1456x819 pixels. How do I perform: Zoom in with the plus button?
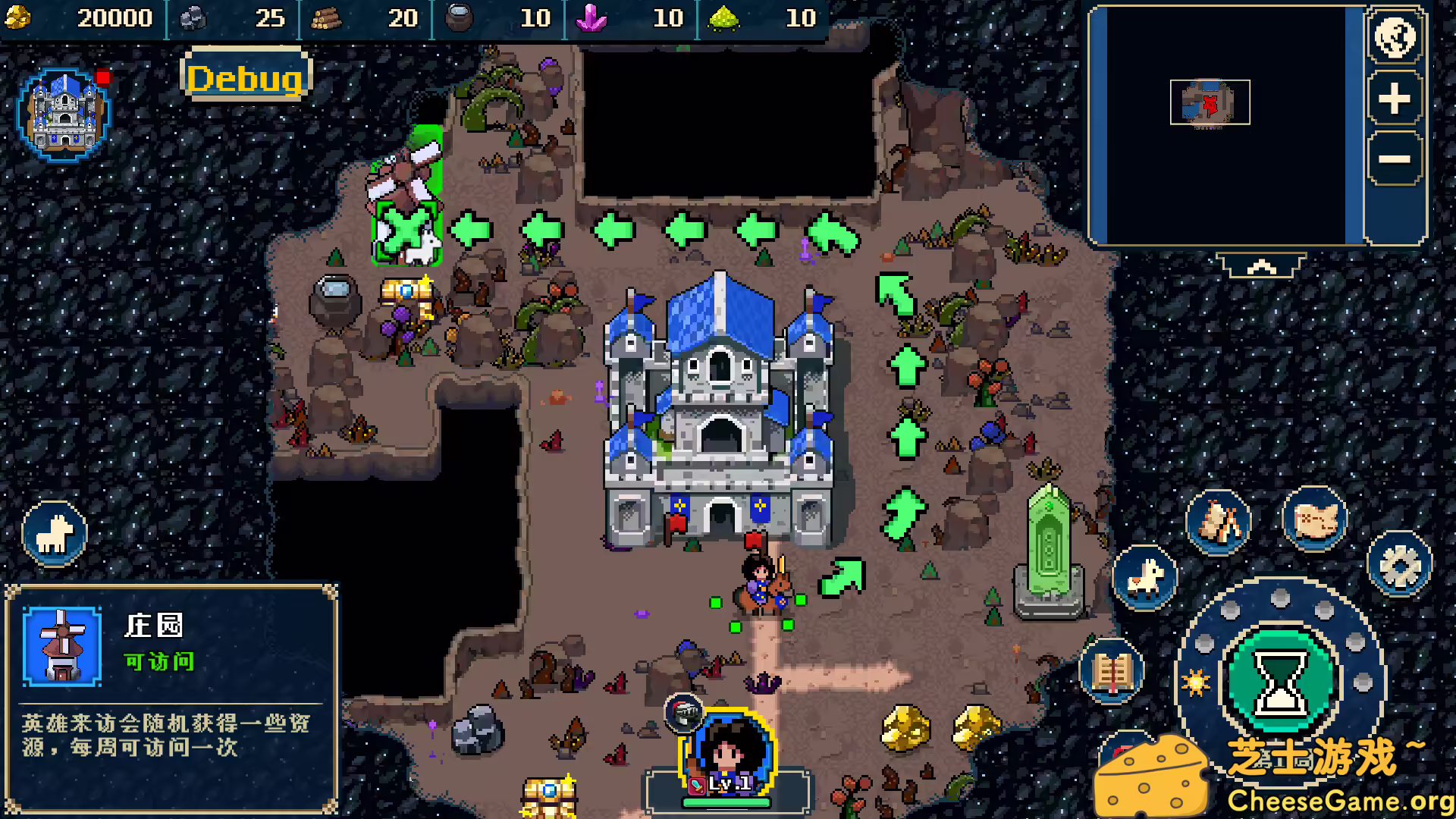pos(1394,99)
